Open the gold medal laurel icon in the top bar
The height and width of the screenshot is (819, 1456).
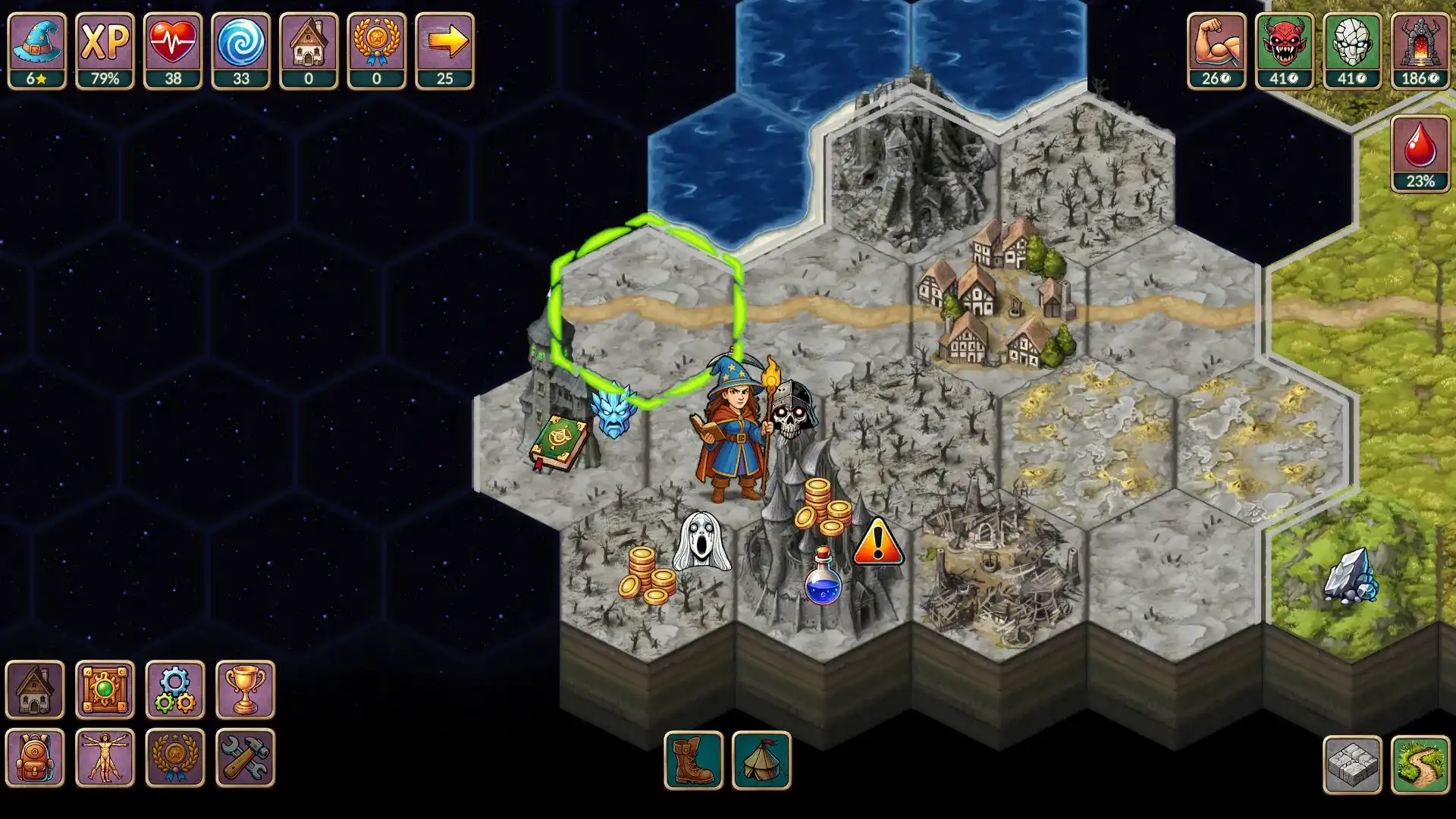point(376,50)
